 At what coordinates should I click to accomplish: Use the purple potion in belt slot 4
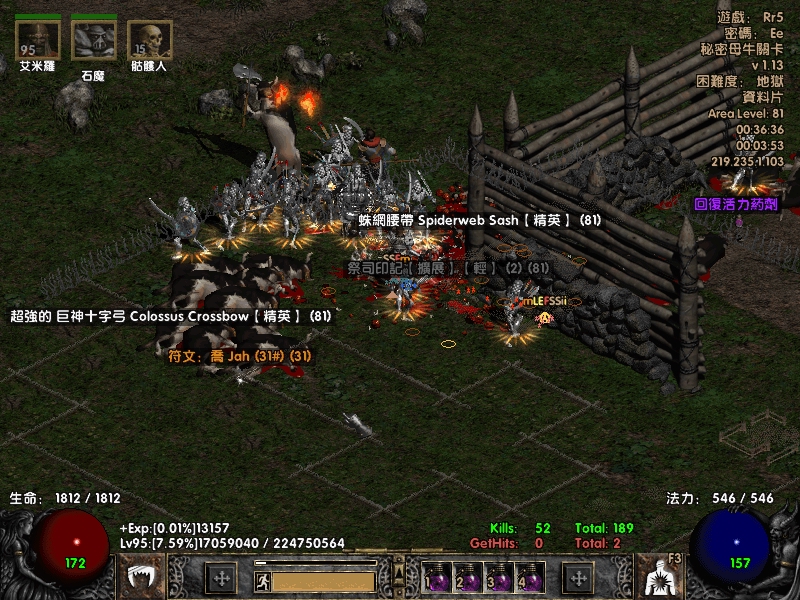530,579
